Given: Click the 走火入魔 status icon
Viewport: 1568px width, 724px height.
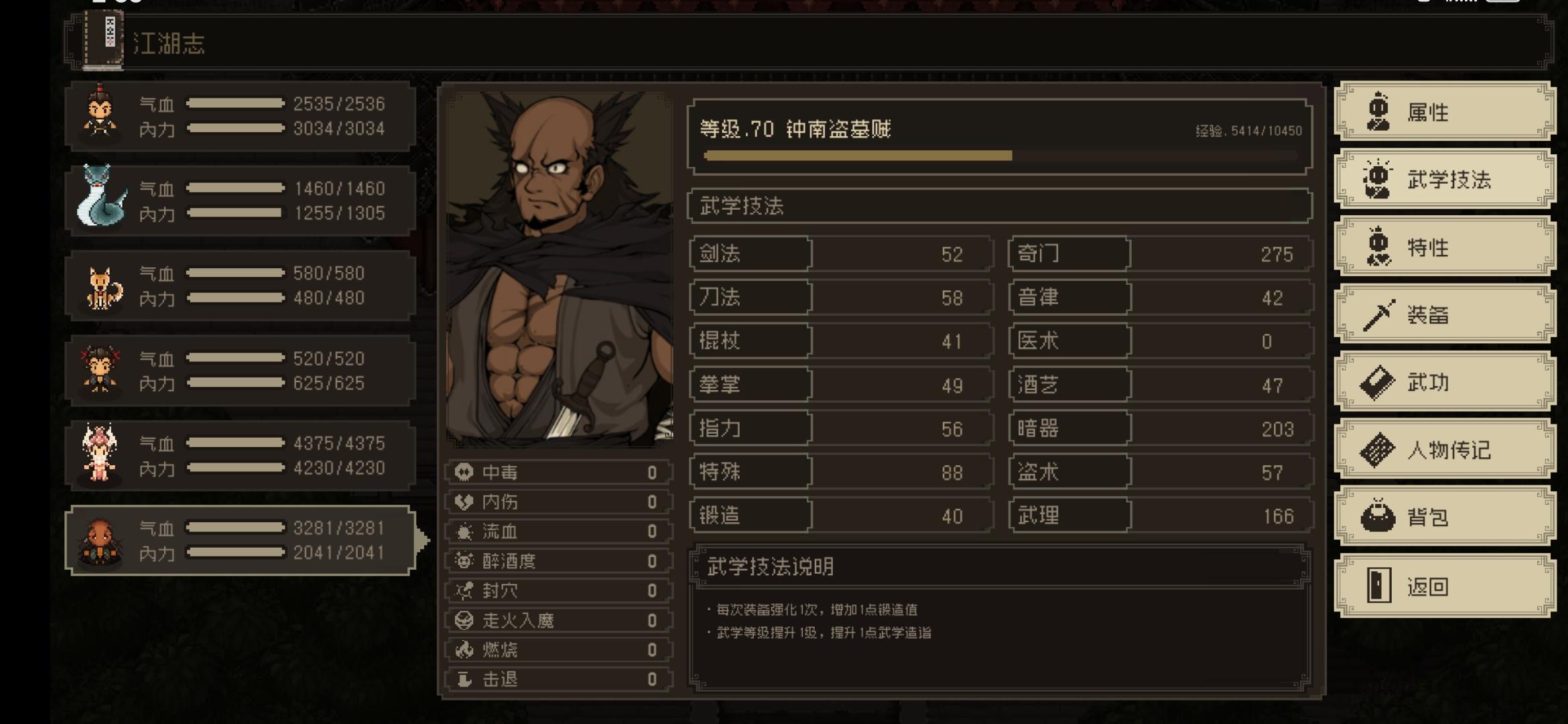Looking at the screenshot, I should pos(463,619).
